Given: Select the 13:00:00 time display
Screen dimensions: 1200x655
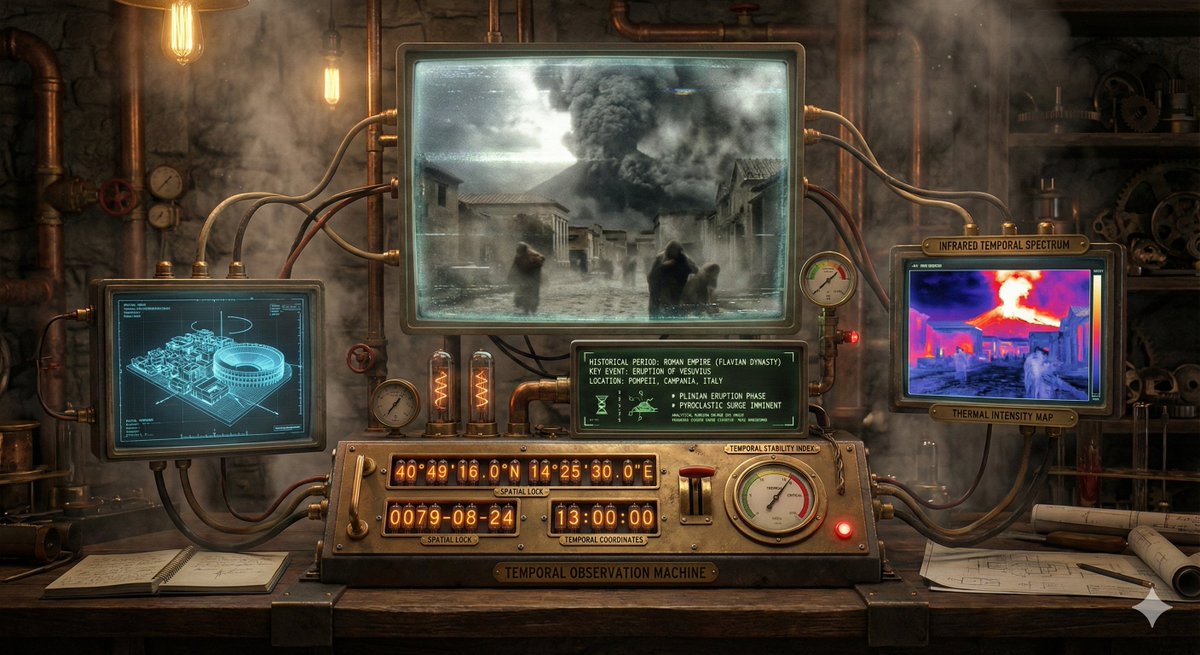Looking at the screenshot, I should pos(603,518).
